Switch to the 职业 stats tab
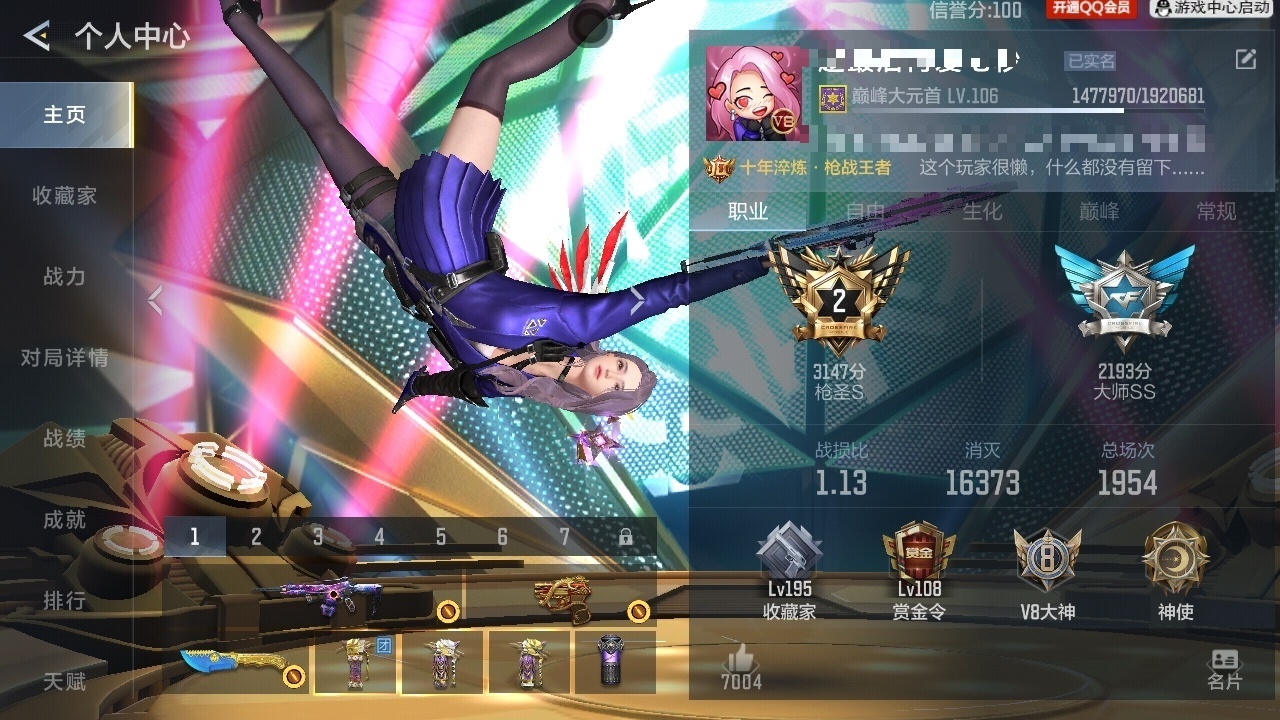Viewport: 1280px width, 720px height. click(748, 211)
